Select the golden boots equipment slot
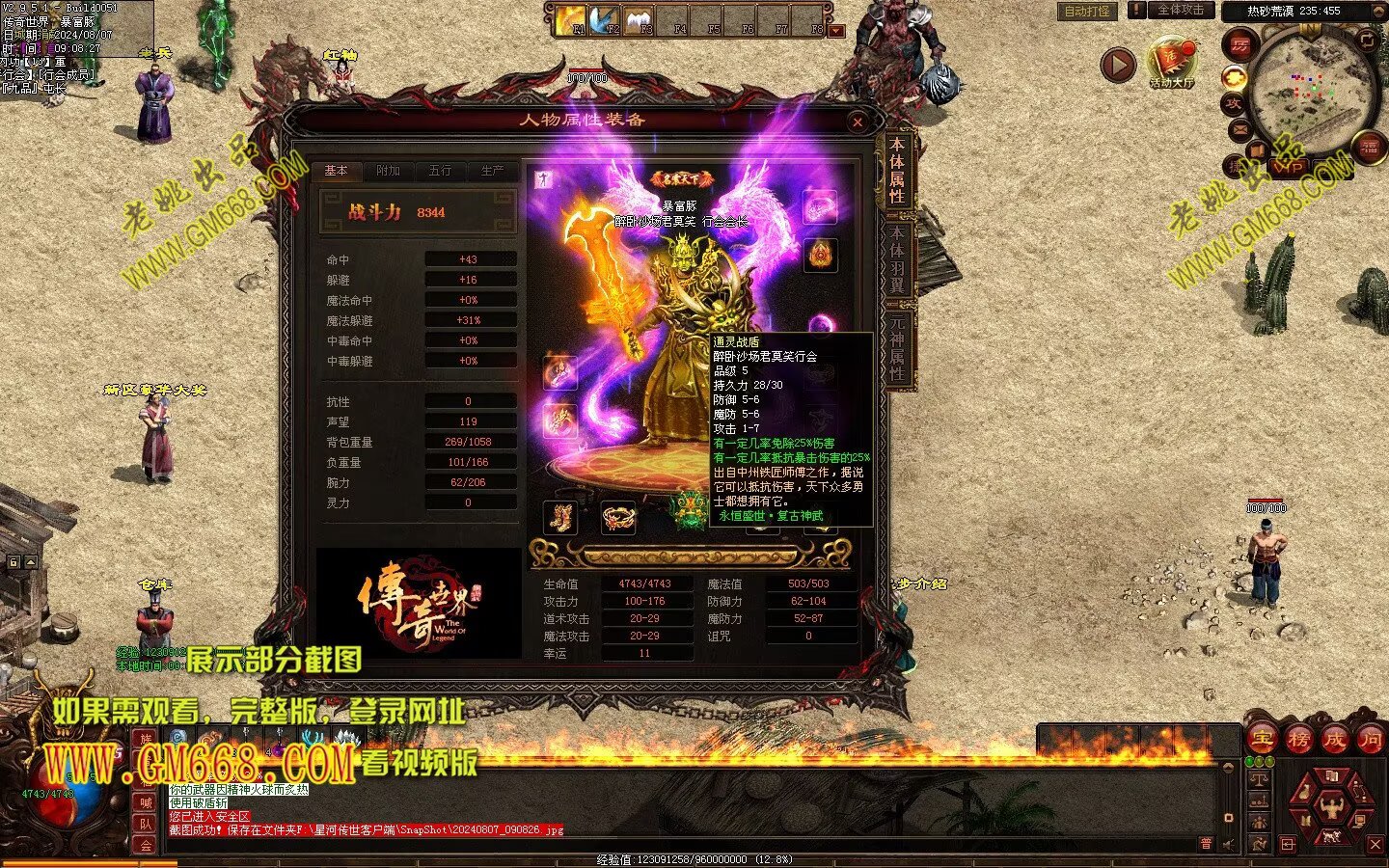This screenshot has width=1389, height=868. pyautogui.click(x=560, y=518)
